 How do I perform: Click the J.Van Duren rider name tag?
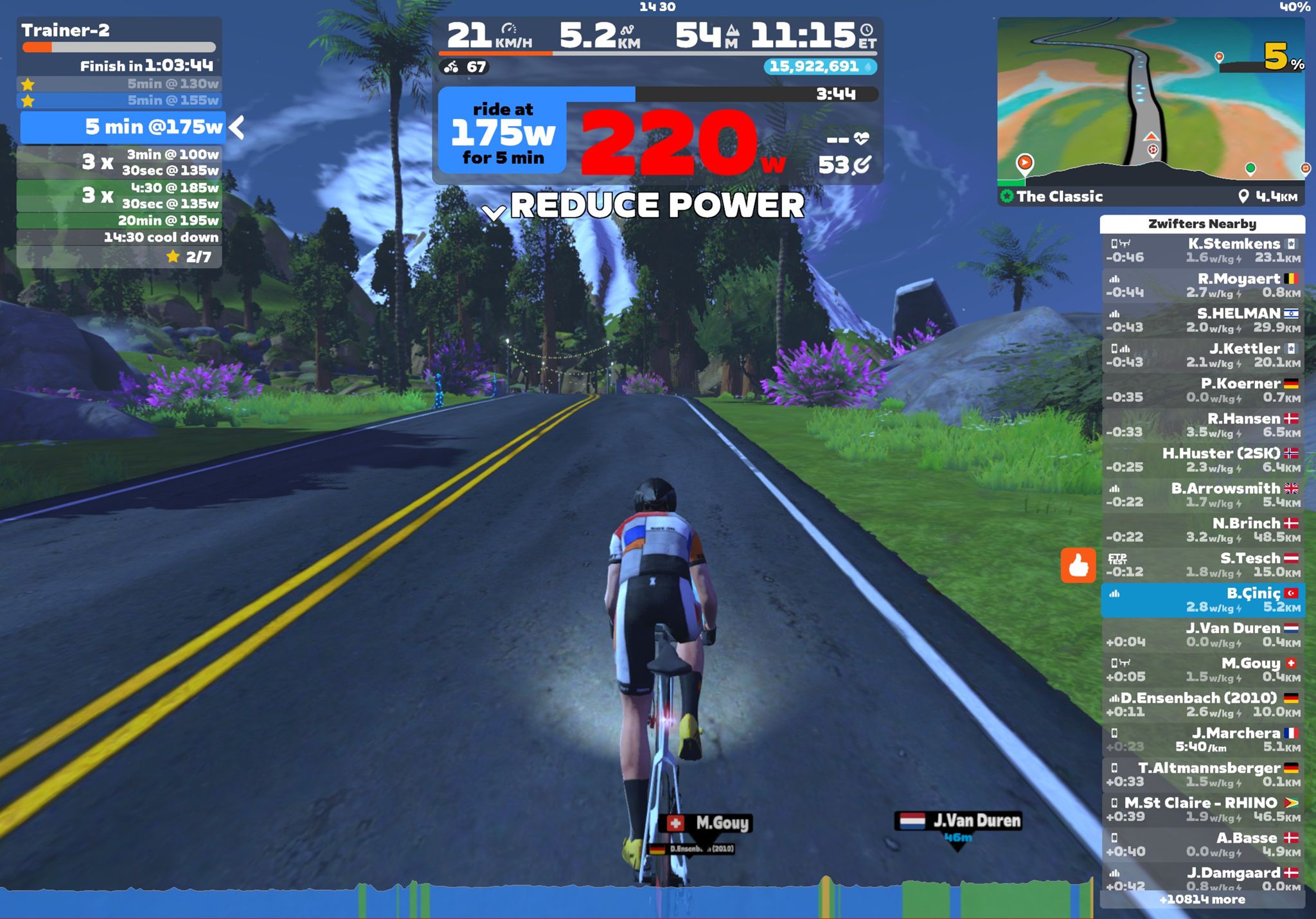tap(957, 821)
